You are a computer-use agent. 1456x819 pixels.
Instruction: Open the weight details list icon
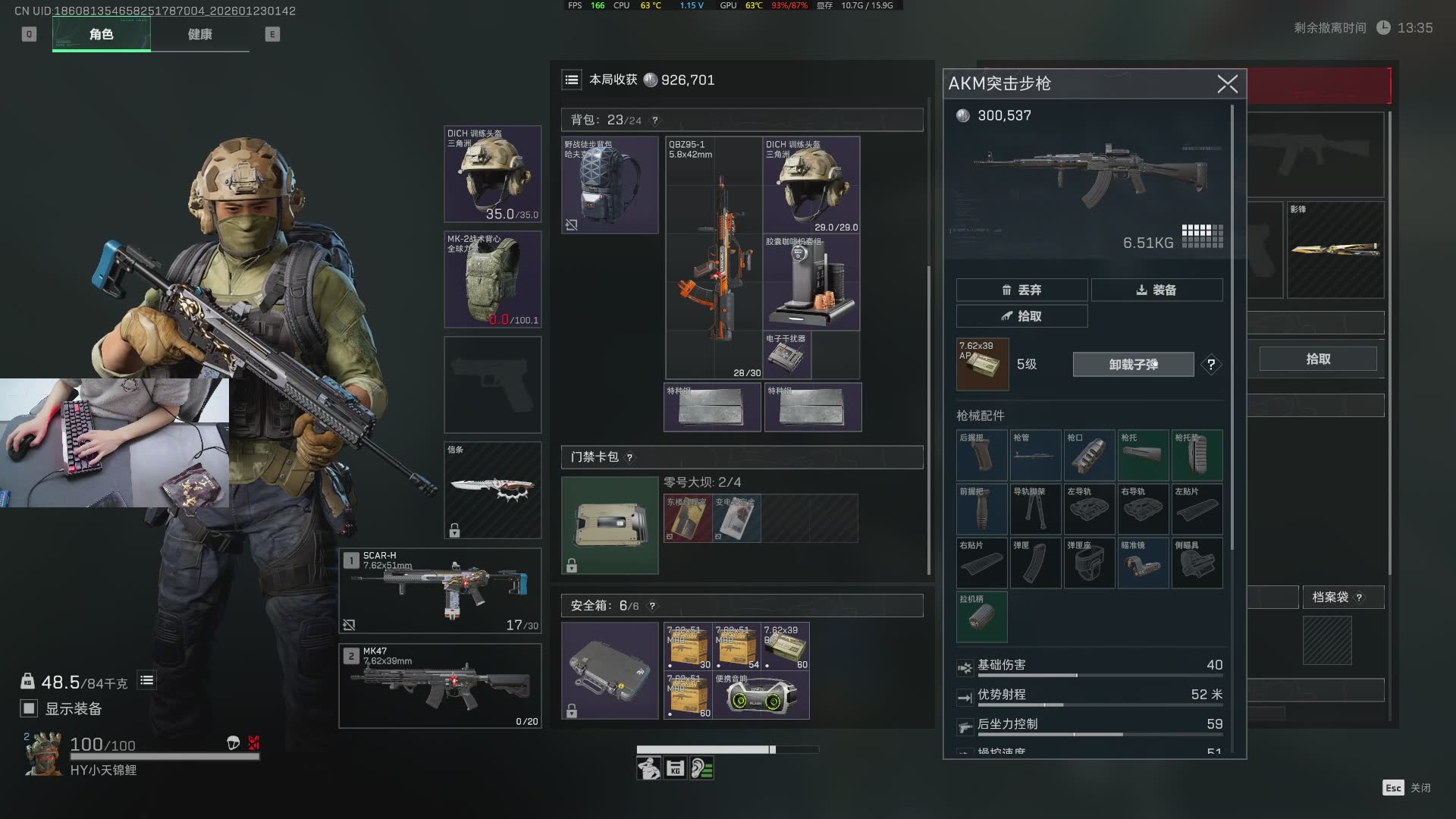147,681
